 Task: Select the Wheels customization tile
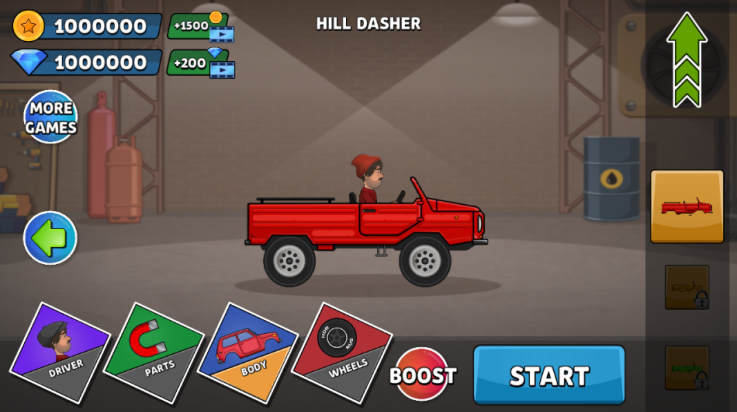click(x=341, y=352)
